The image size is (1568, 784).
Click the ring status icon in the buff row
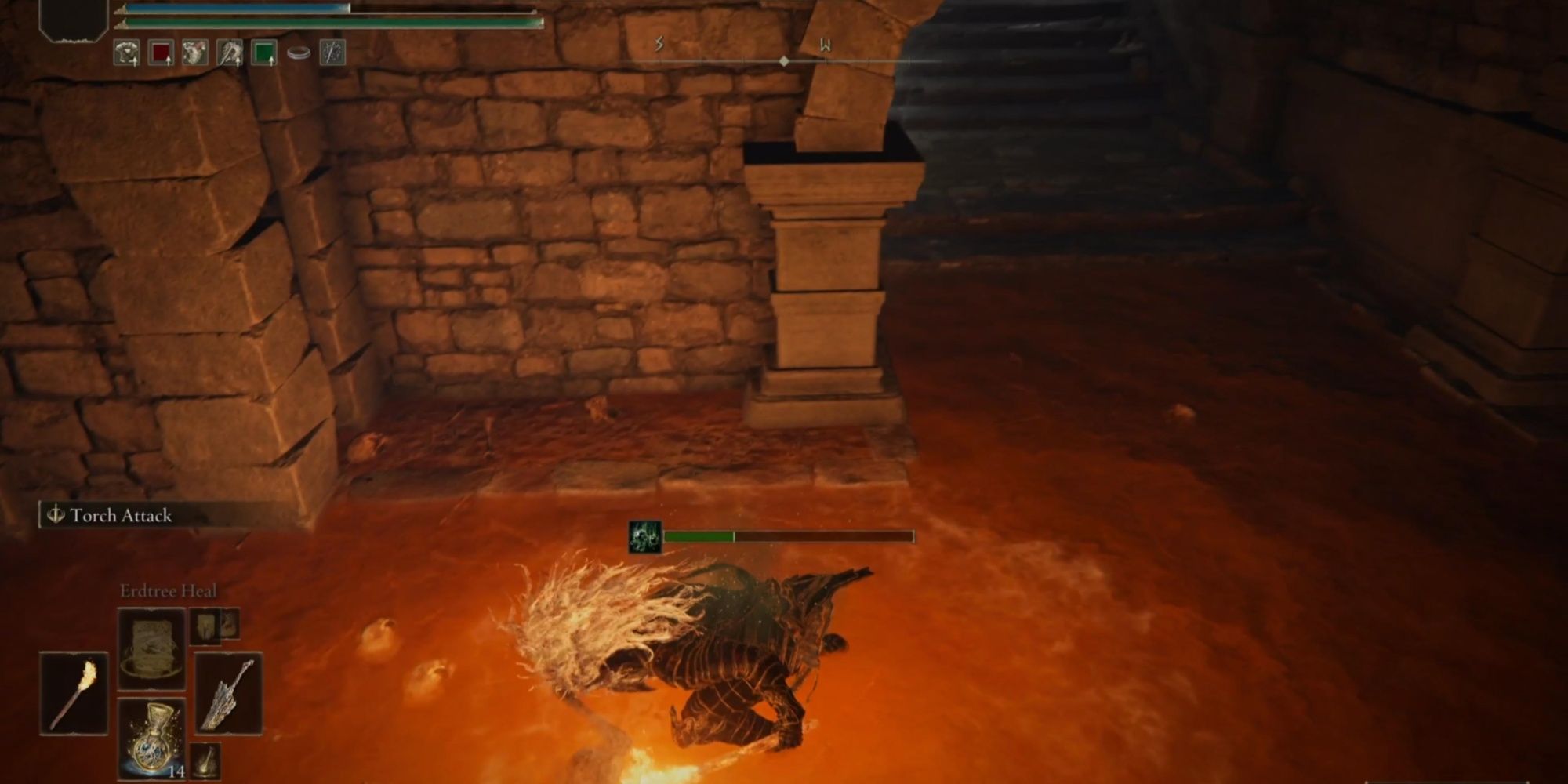(x=299, y=52)
